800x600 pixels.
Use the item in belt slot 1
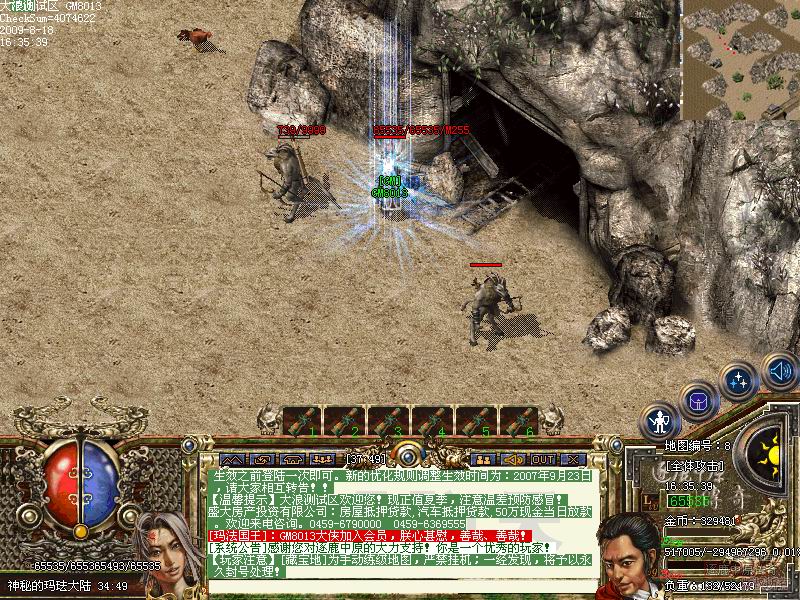302,420
